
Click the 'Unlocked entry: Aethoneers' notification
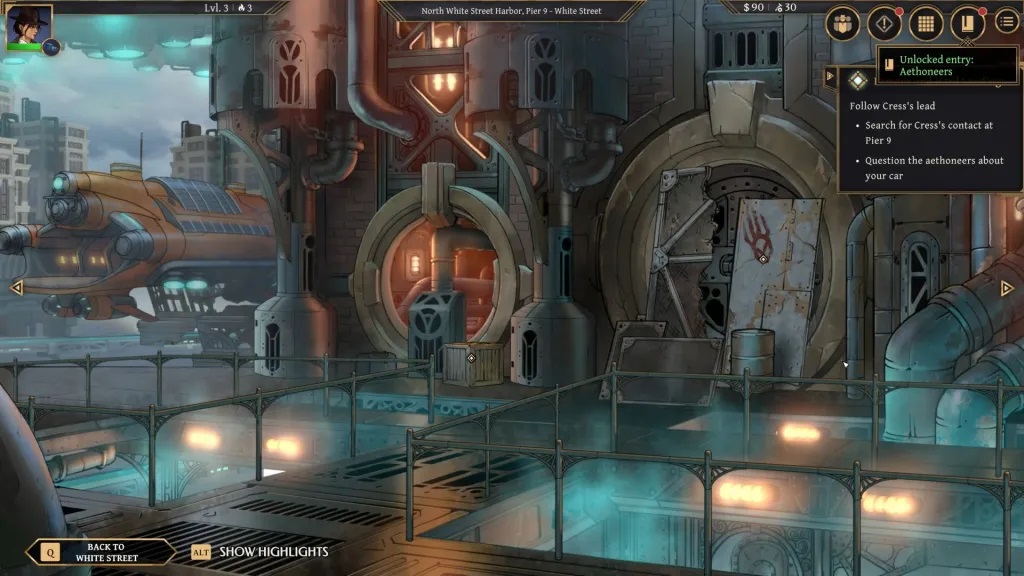pyautogui.click(x=947, y=65)
